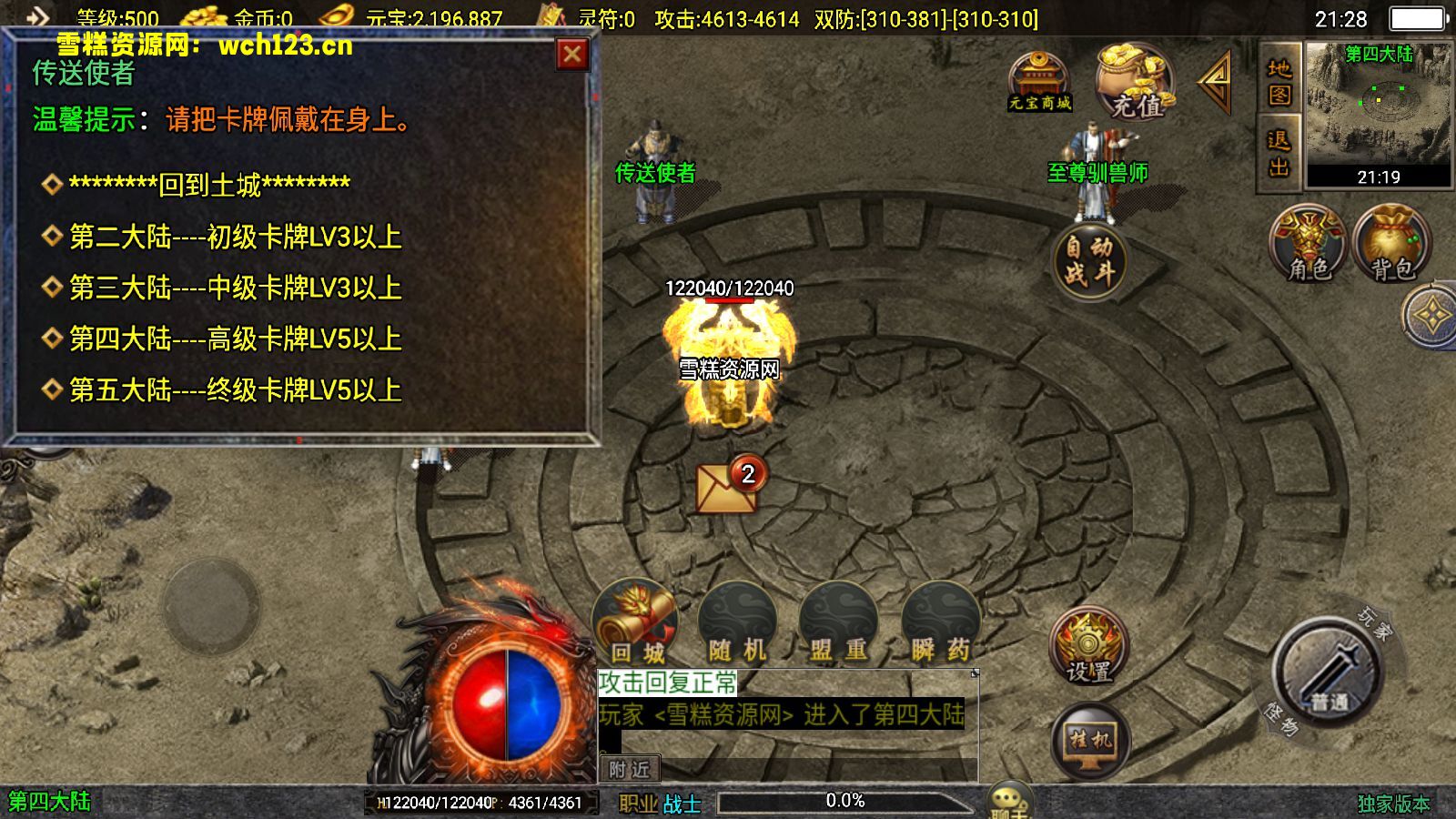1456x819 pixels.
Task: Activate the 挂机 idle mode button
Action: [x=1090, y=743]
